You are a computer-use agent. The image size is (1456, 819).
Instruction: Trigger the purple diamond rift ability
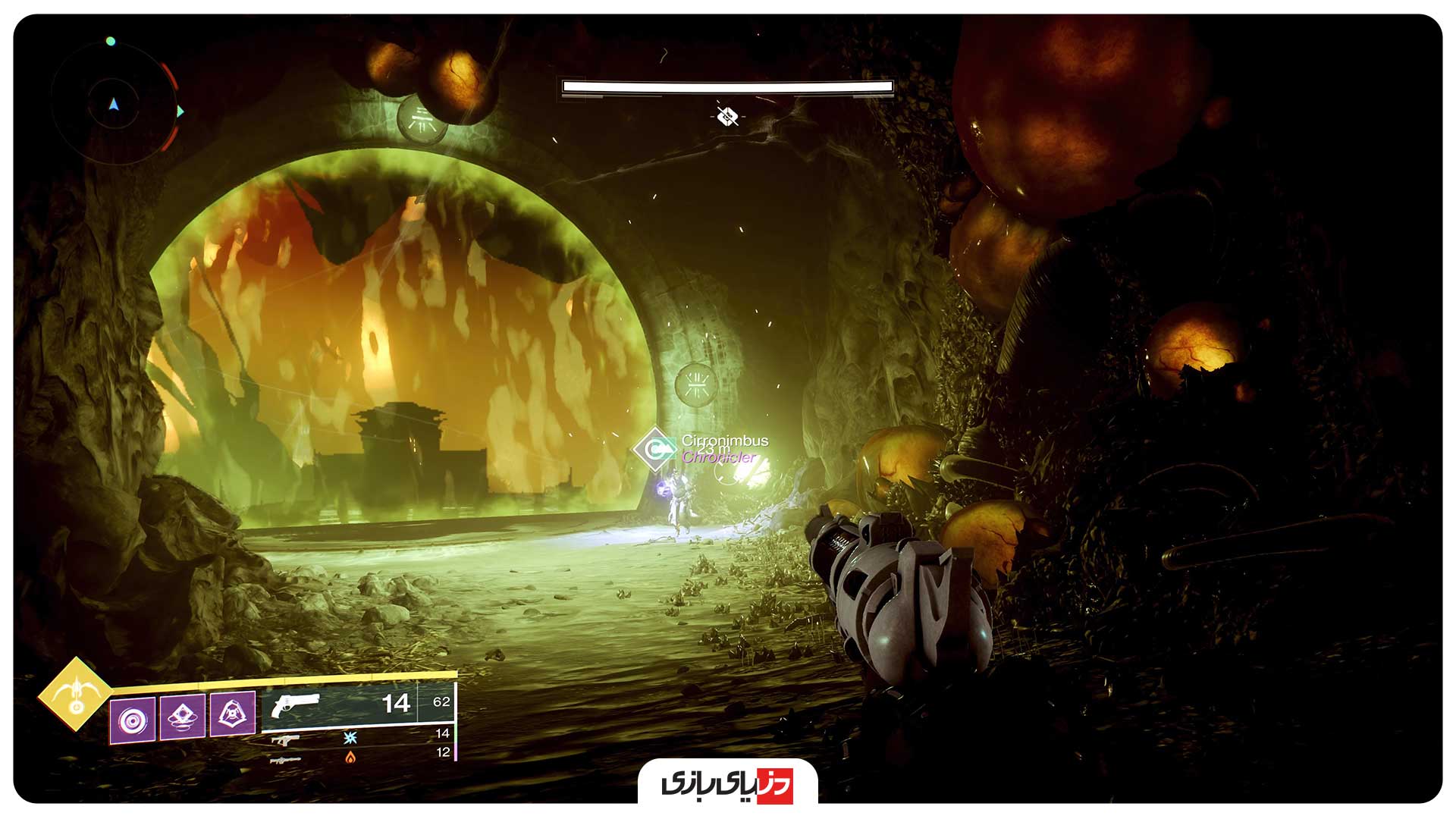point(183,716)
